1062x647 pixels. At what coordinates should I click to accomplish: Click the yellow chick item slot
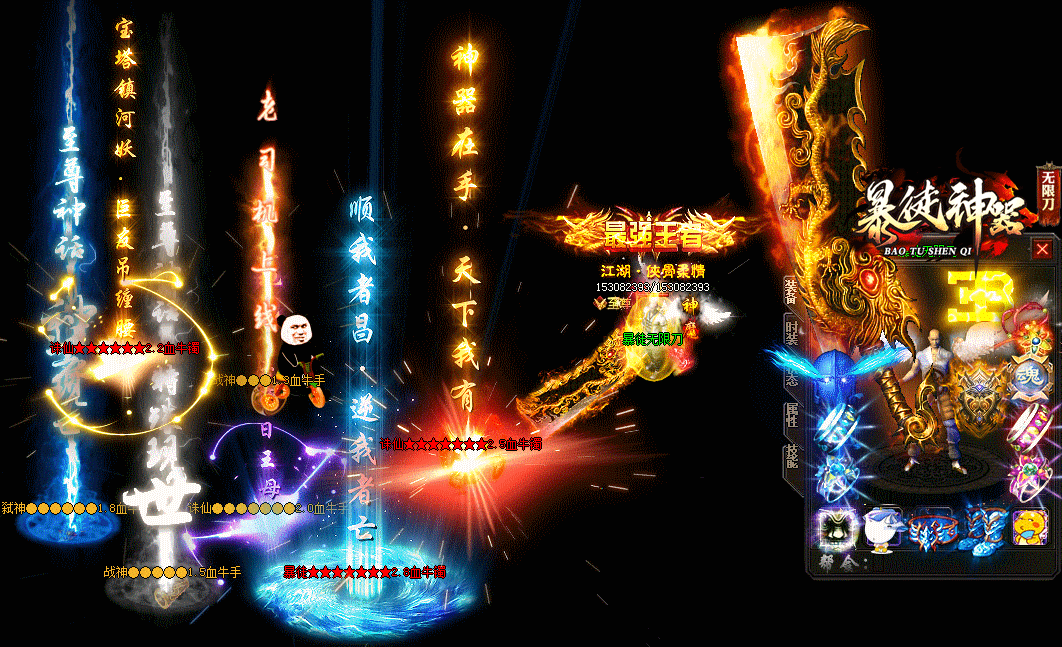point(1030,528)
